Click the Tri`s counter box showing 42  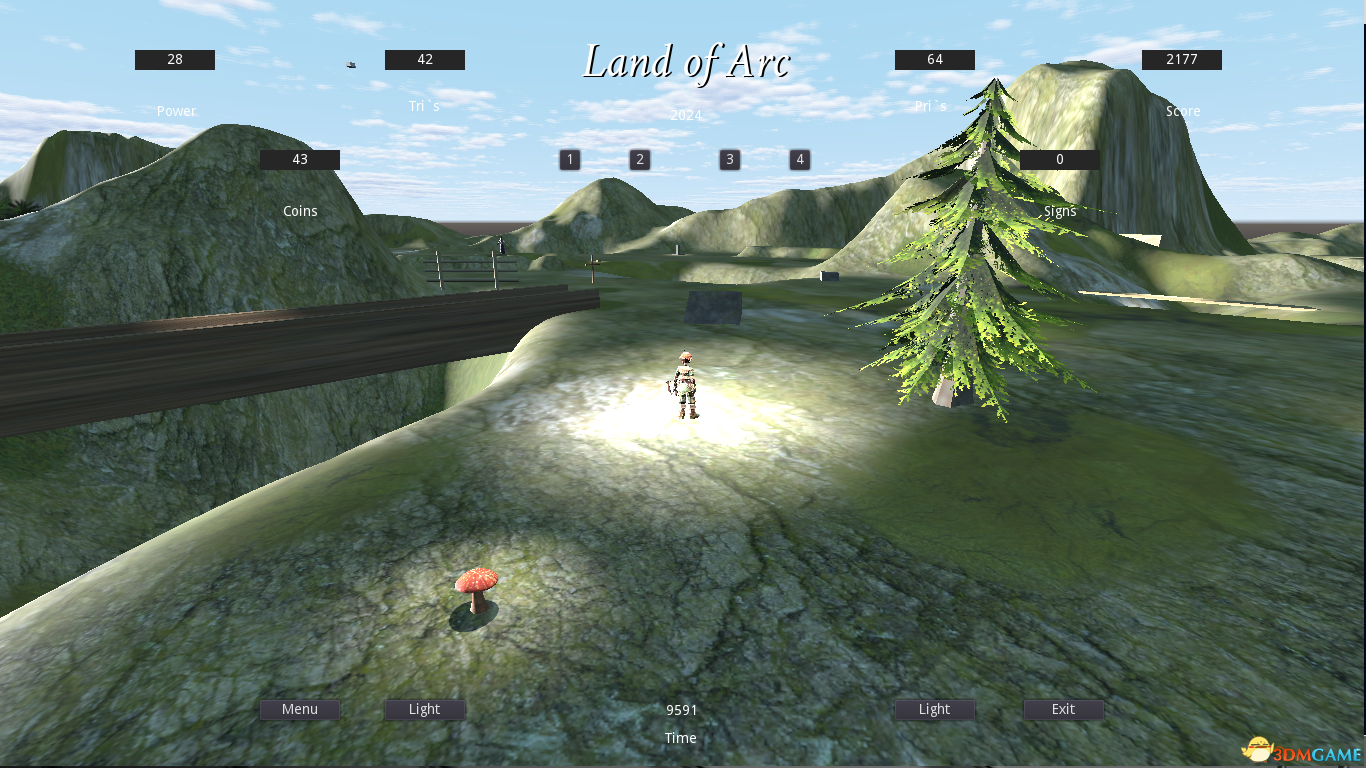424,59
